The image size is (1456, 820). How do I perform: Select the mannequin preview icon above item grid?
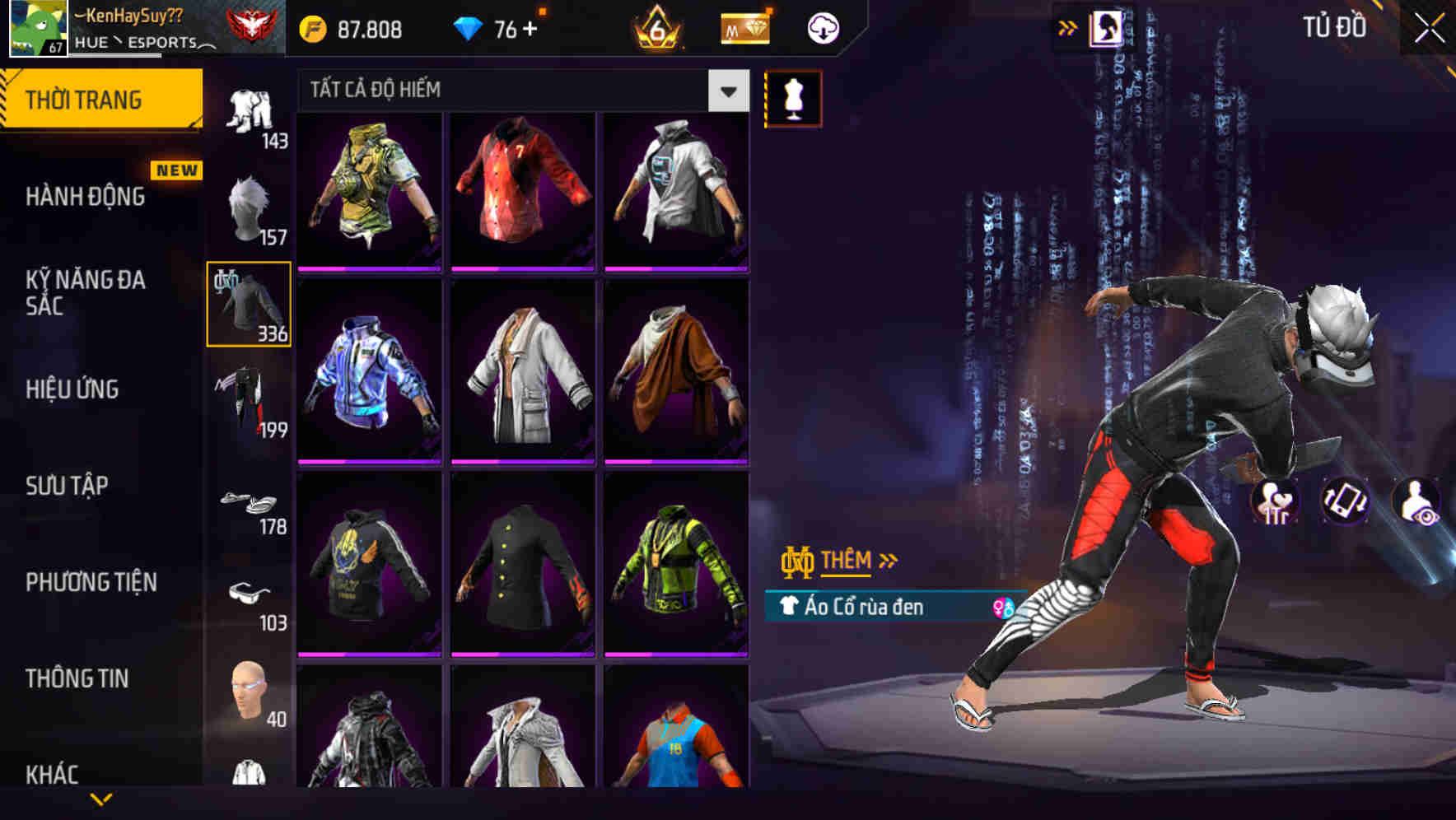tap(793, 97)
